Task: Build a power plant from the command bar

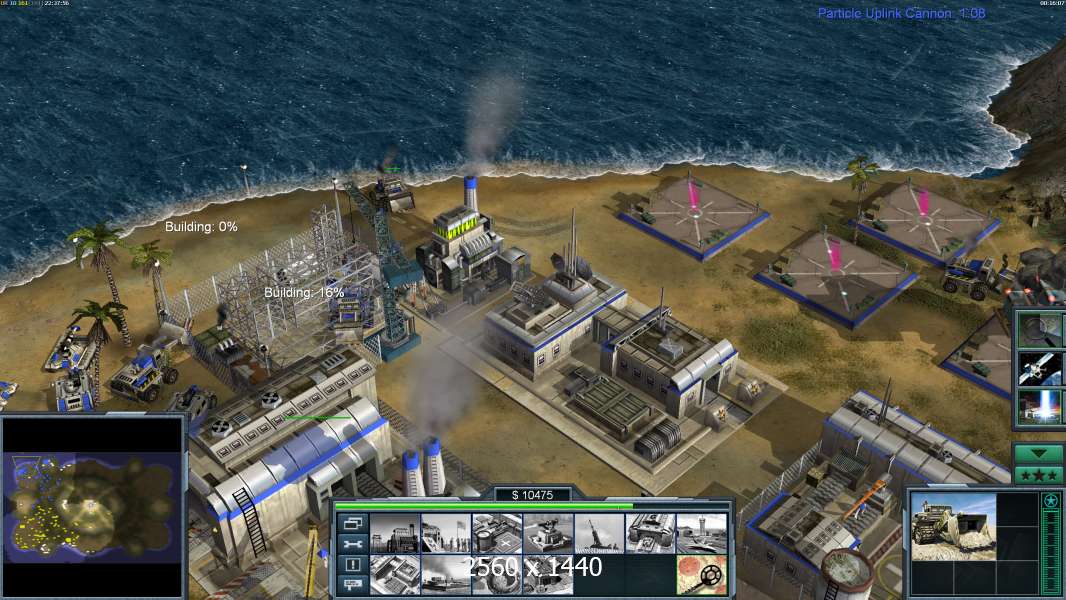Action: pyautogui.click(x=394, y=534)
